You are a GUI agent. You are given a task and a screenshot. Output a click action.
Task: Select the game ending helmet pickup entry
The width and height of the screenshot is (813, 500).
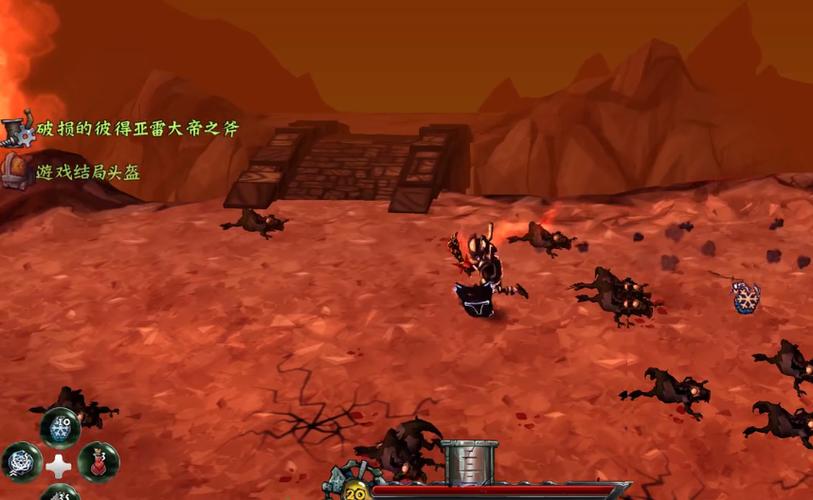click(88, 172)
